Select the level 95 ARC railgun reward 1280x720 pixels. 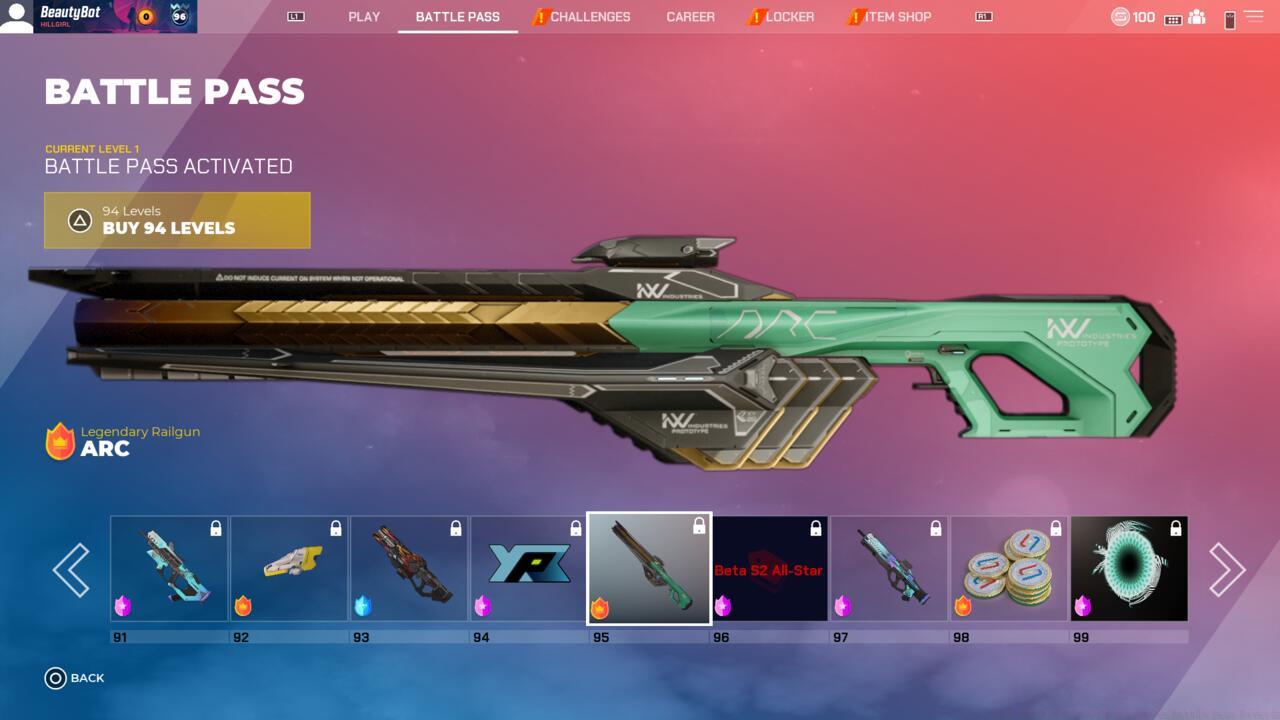(x=649, y=569)
